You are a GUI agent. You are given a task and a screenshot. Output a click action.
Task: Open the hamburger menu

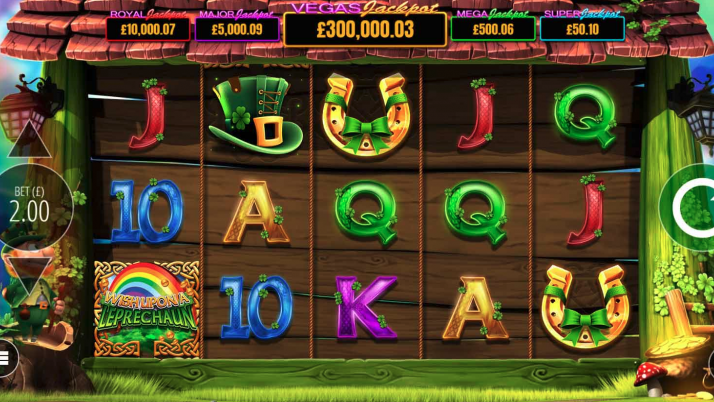[x=5, y=356]
